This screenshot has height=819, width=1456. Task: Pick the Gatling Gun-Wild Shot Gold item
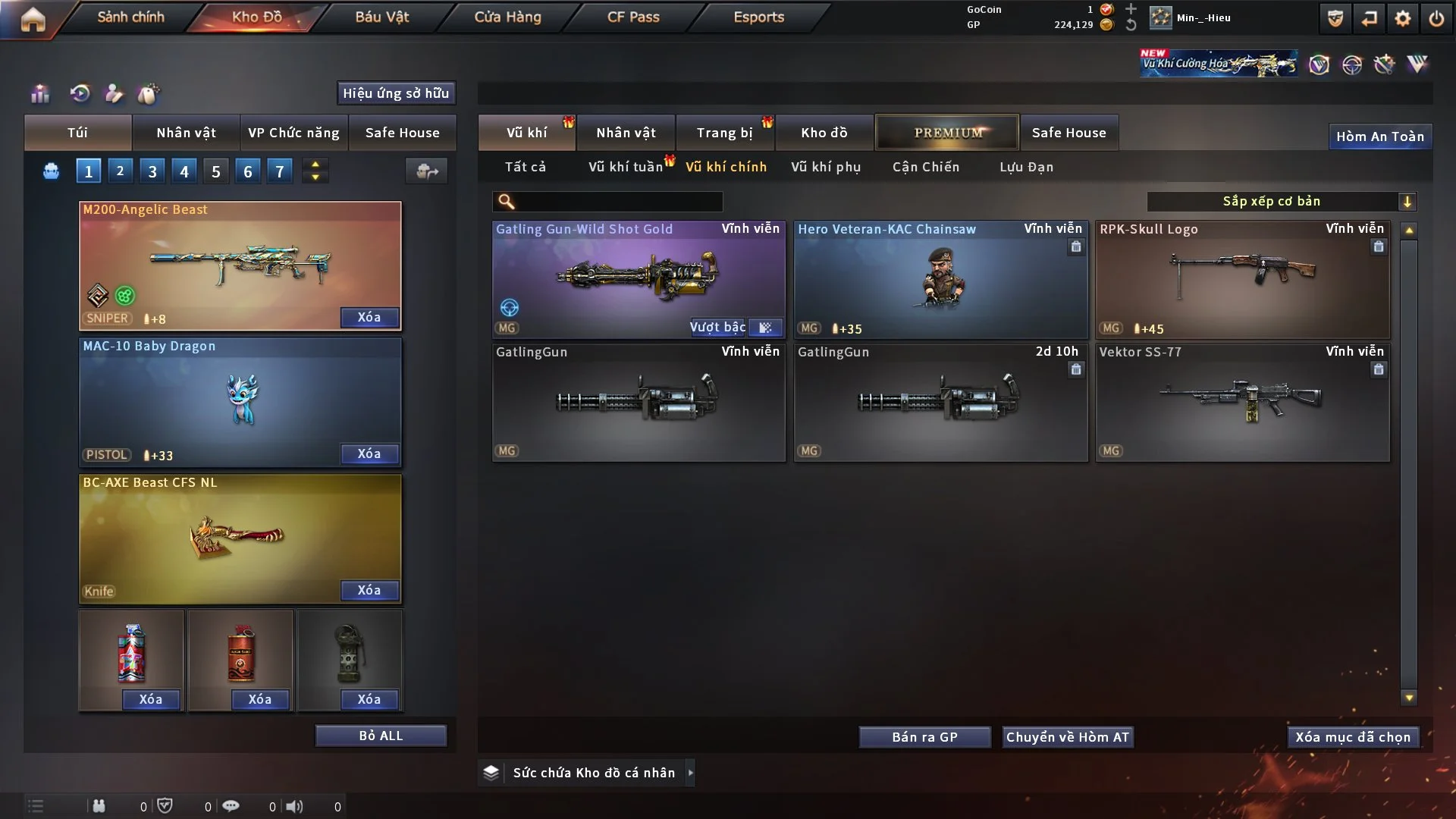point(638,279)
